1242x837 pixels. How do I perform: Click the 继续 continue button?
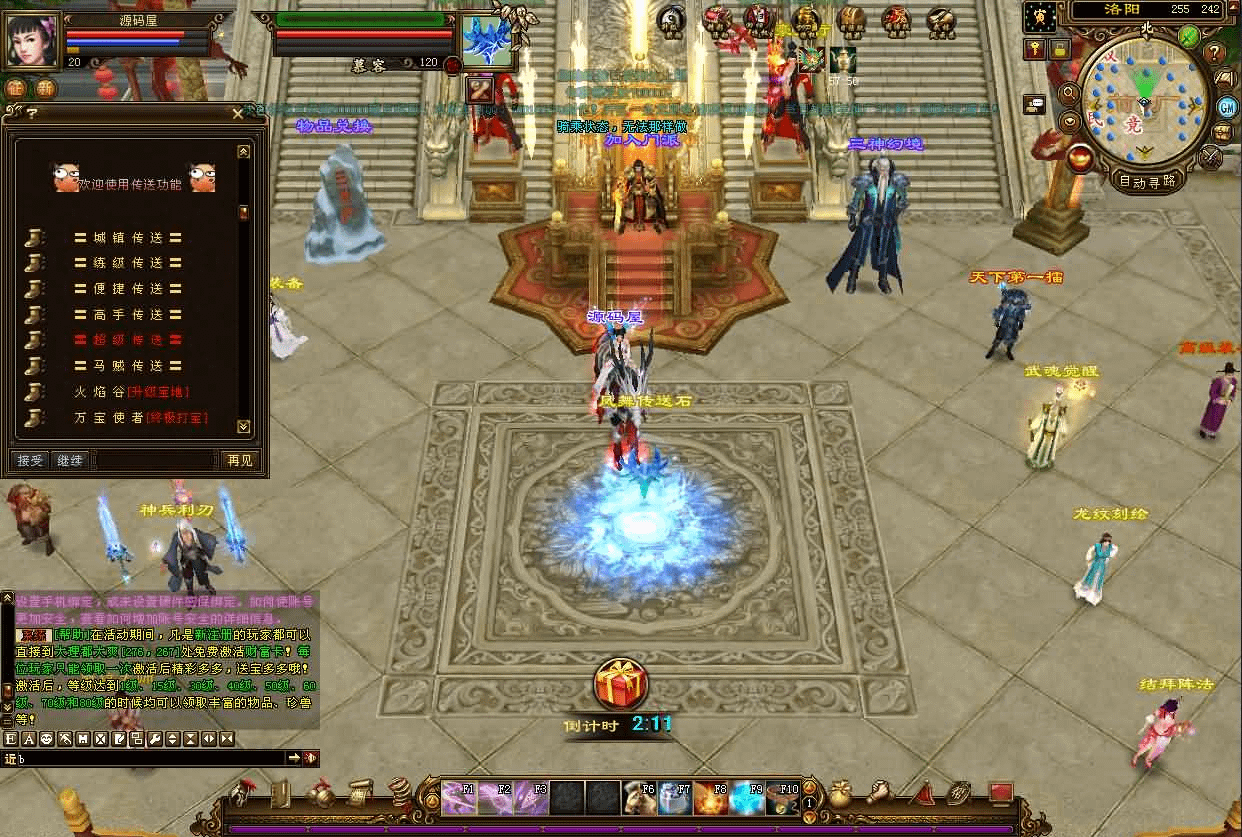point(70,460)
